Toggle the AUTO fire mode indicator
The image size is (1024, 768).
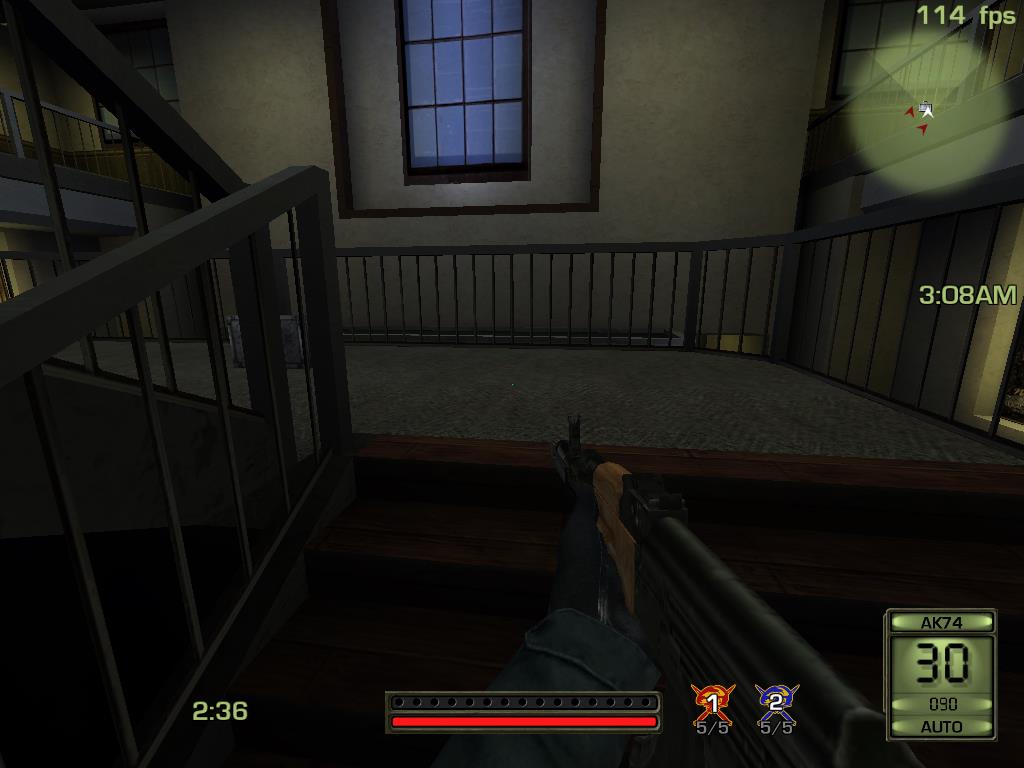941,726
